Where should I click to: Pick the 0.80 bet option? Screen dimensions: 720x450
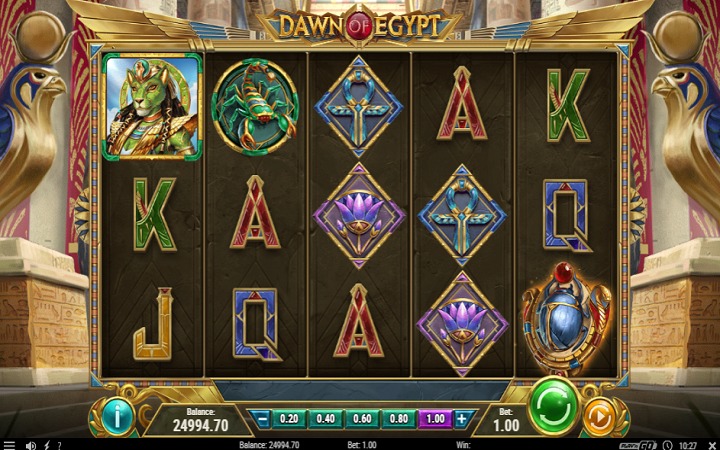pos(397,419)
